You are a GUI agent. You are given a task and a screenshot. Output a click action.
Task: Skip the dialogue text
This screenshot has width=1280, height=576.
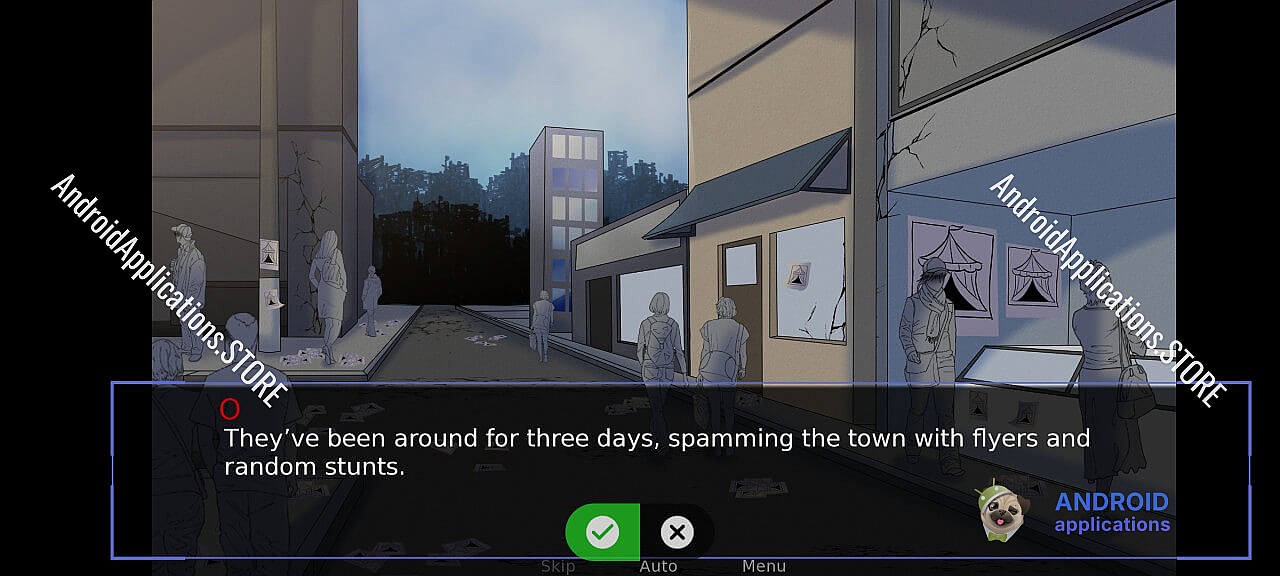pyautogui.click(x=558, y=566)
